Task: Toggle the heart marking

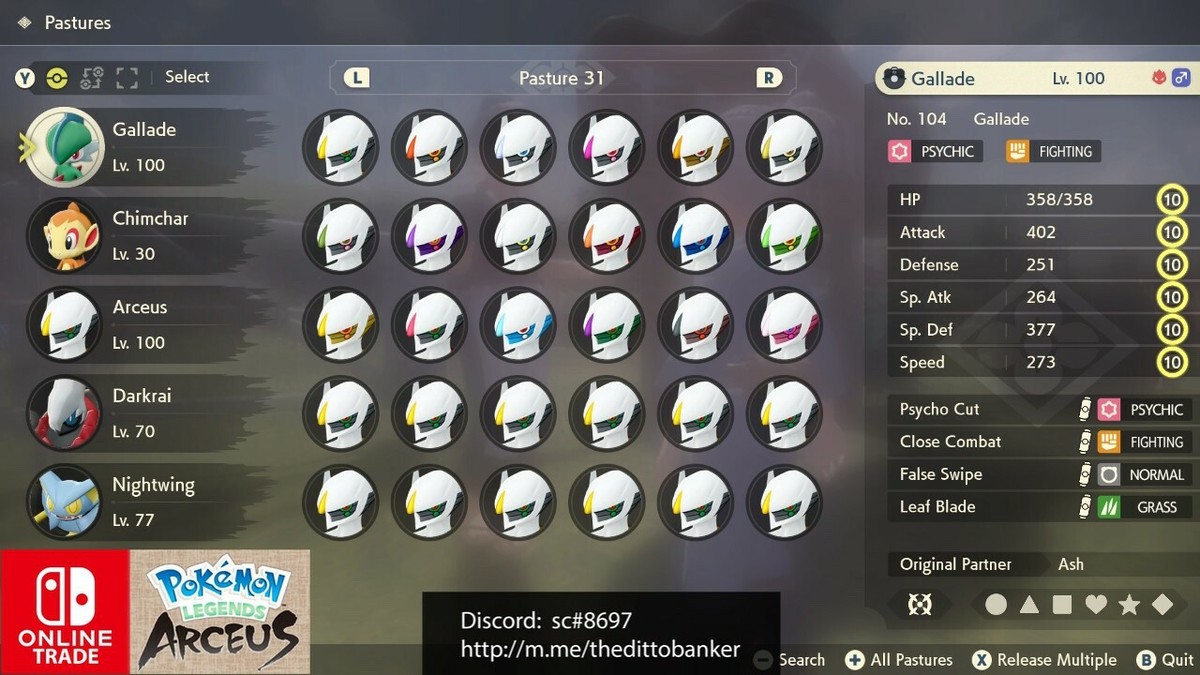Action: coord(1096,605)
